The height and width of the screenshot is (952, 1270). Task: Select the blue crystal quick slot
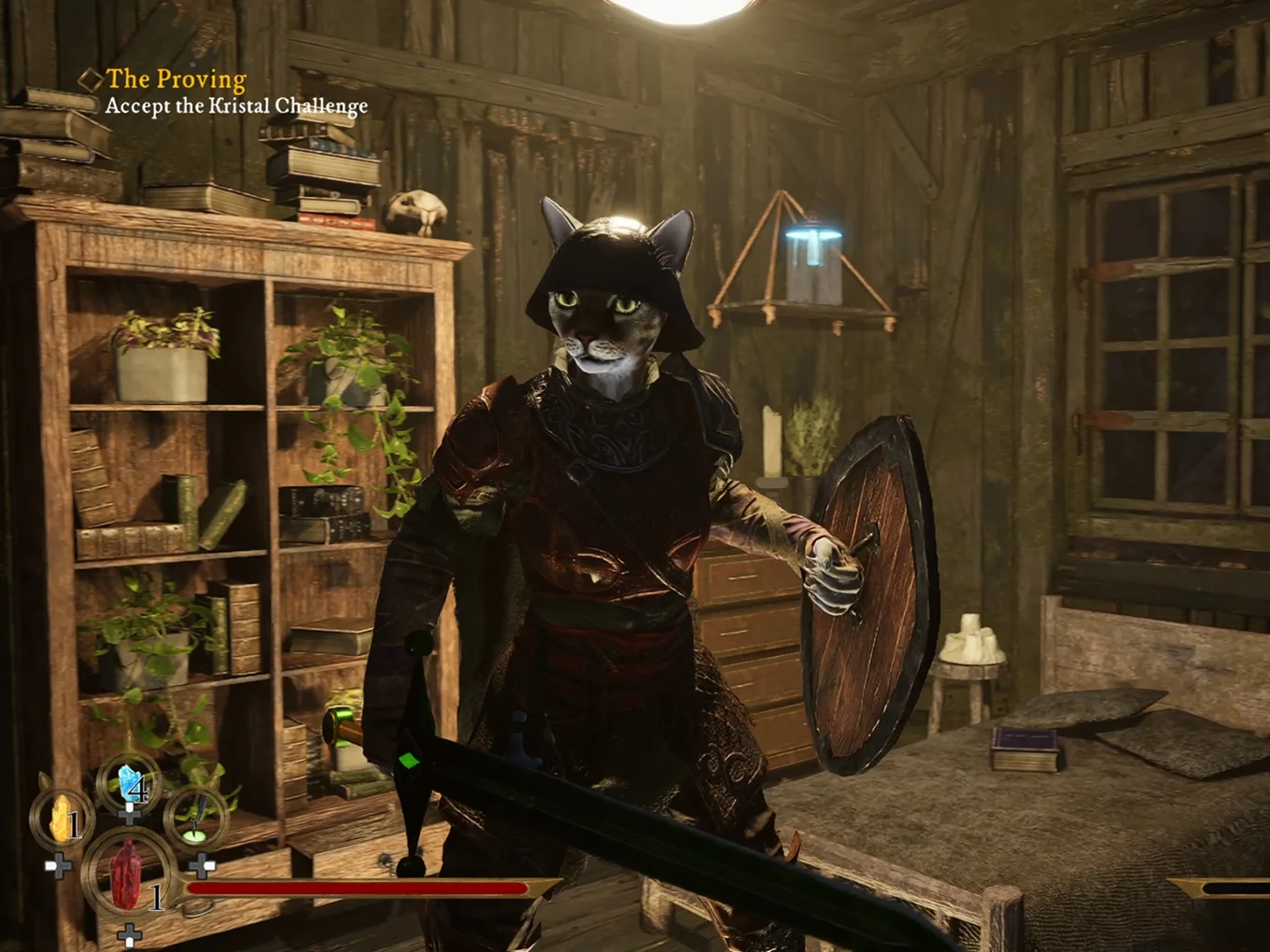[130, 784]
